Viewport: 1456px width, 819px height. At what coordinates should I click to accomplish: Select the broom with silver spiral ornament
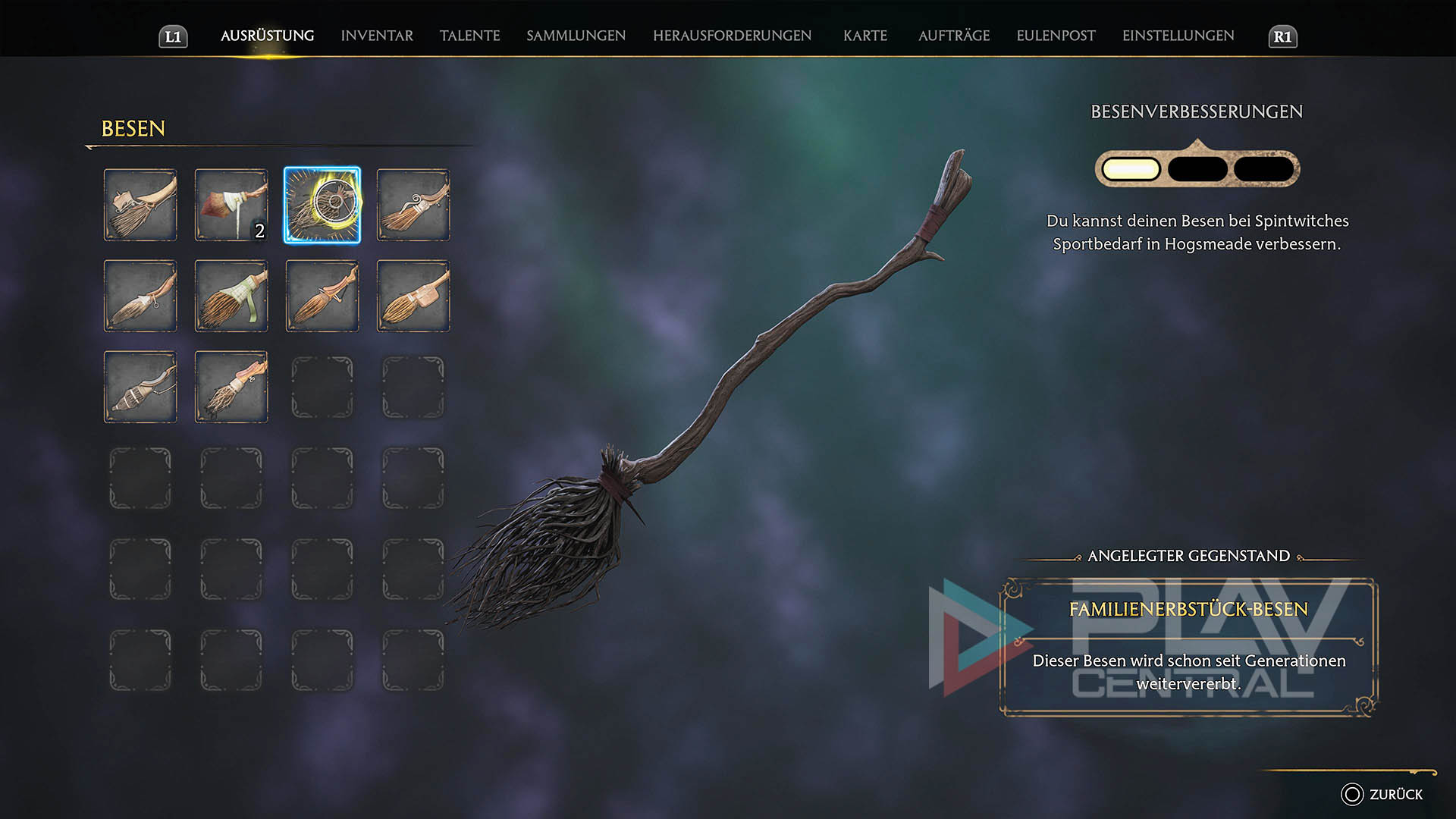pos(413,205)
